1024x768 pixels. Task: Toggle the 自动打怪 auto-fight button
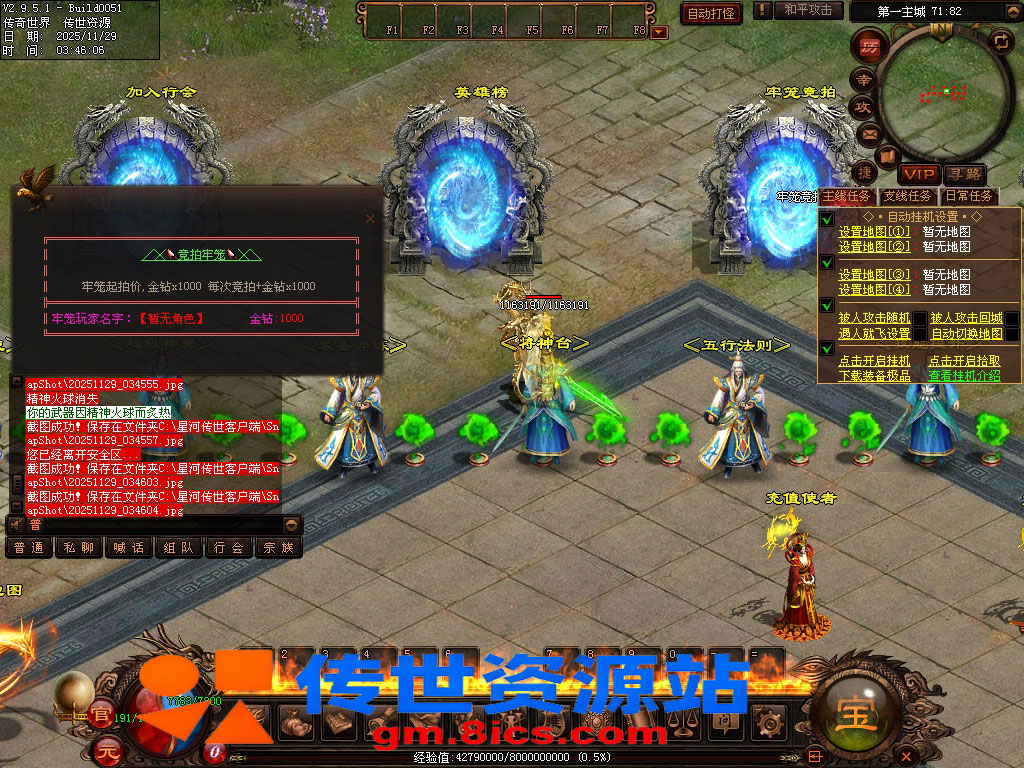[x=711, y=13]
